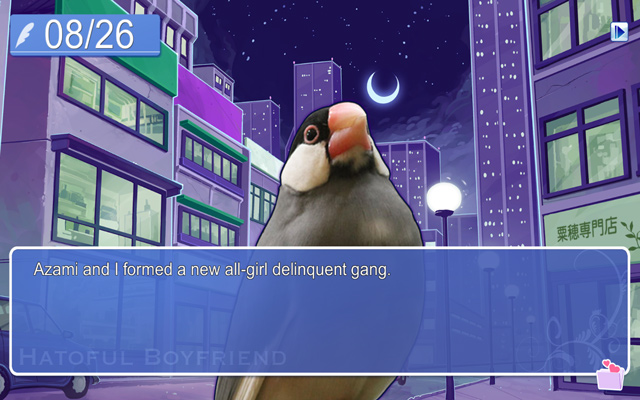Advance the dialogue about Azami's delinquent gang

tap(320, 310)
